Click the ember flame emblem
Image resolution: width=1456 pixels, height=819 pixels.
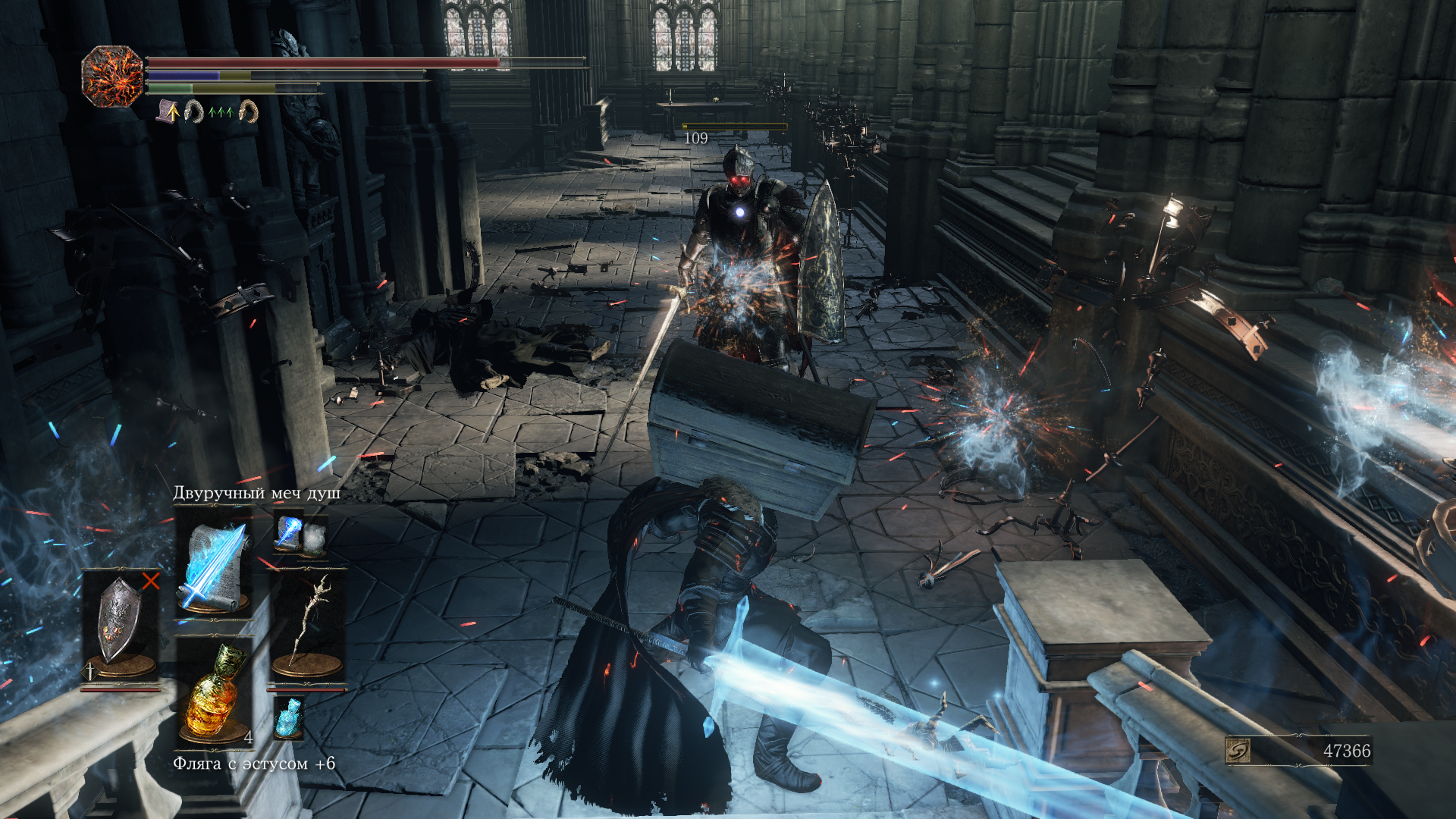pyautogui.click(x=112, y=76)
